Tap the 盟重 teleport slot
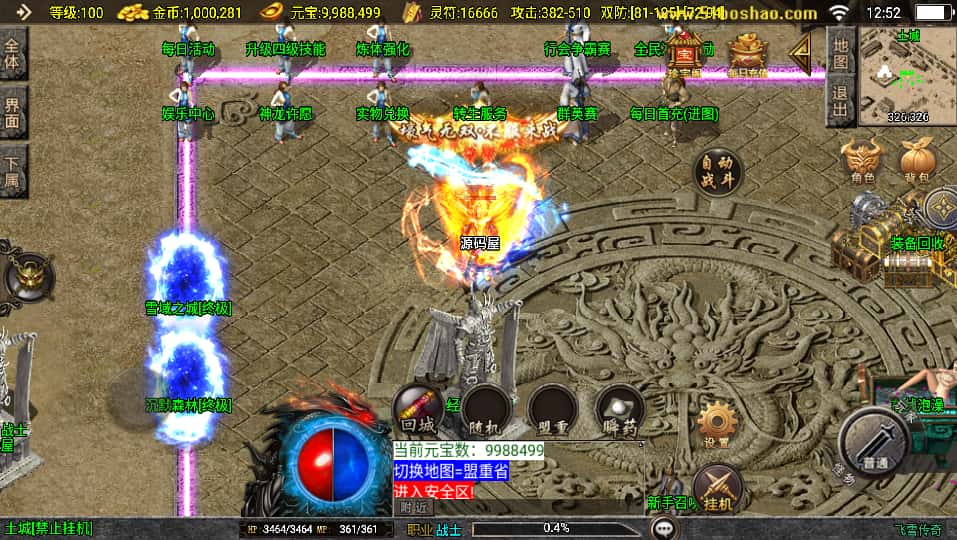Viewport: 957px width, 540px height. 552,410
